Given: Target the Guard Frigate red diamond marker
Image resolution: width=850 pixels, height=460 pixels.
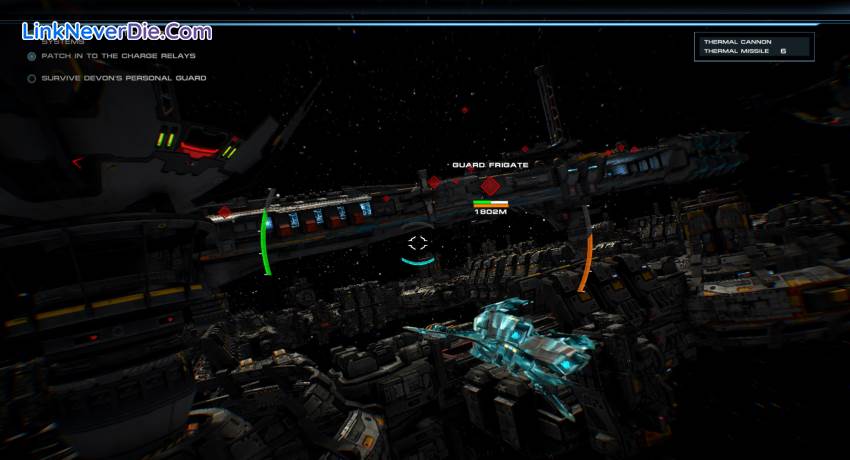Looking at the screenshot, I should tap(490, 185).
